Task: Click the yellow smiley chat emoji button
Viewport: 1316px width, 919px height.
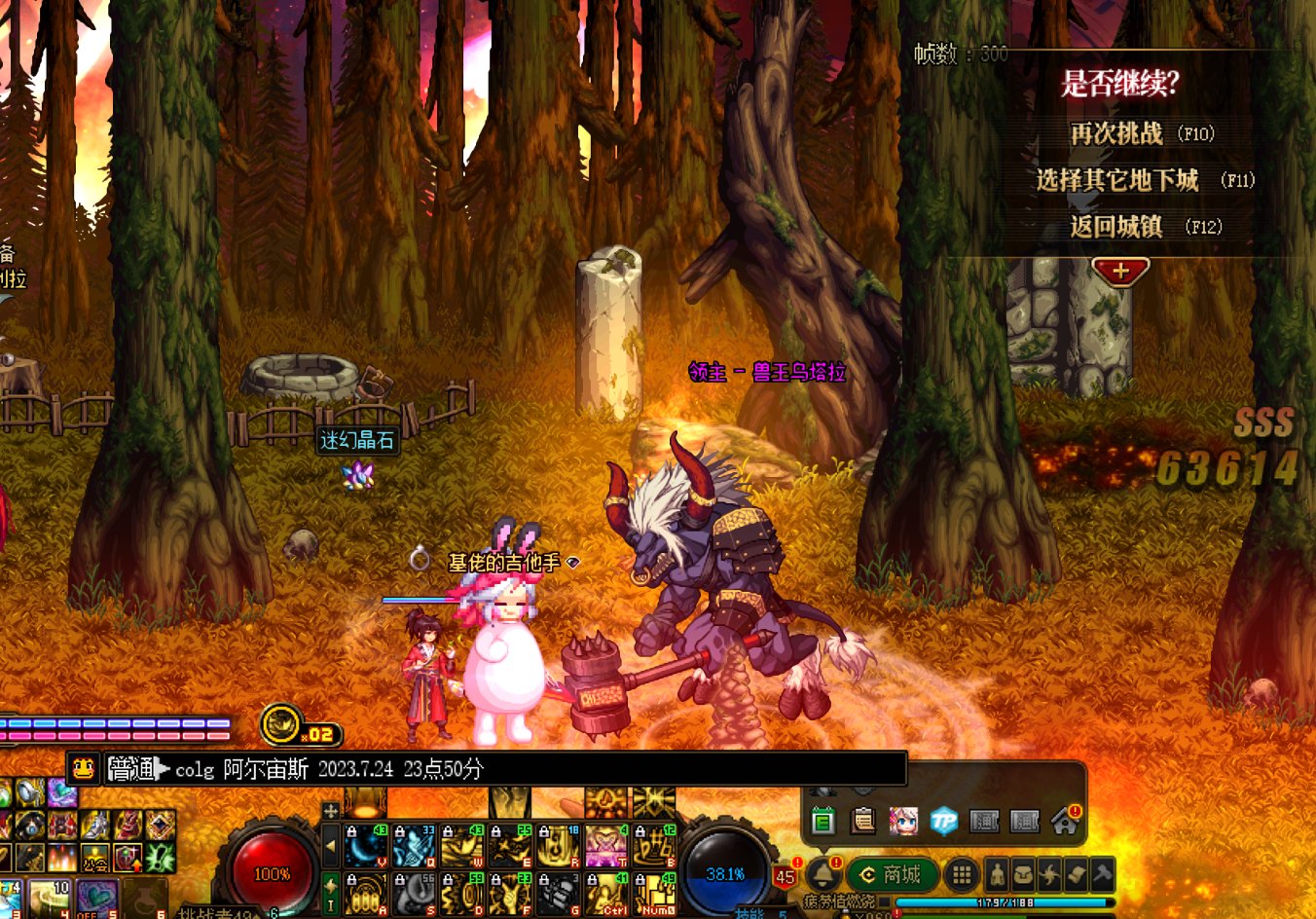Action: click(84, 769)
